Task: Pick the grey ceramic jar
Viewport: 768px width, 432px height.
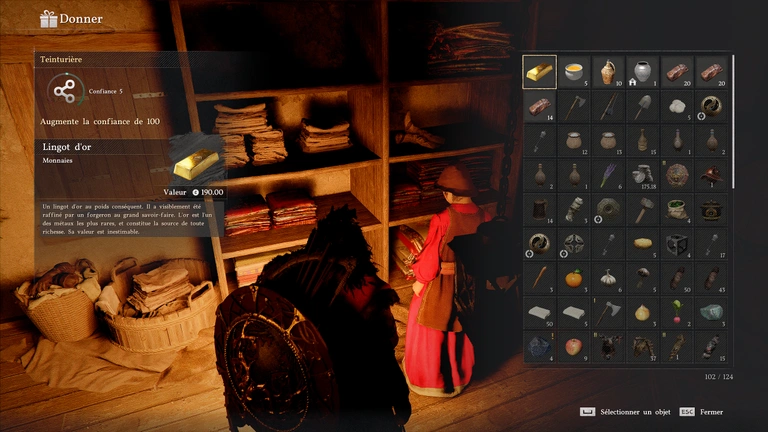Action: pos(643,72)
